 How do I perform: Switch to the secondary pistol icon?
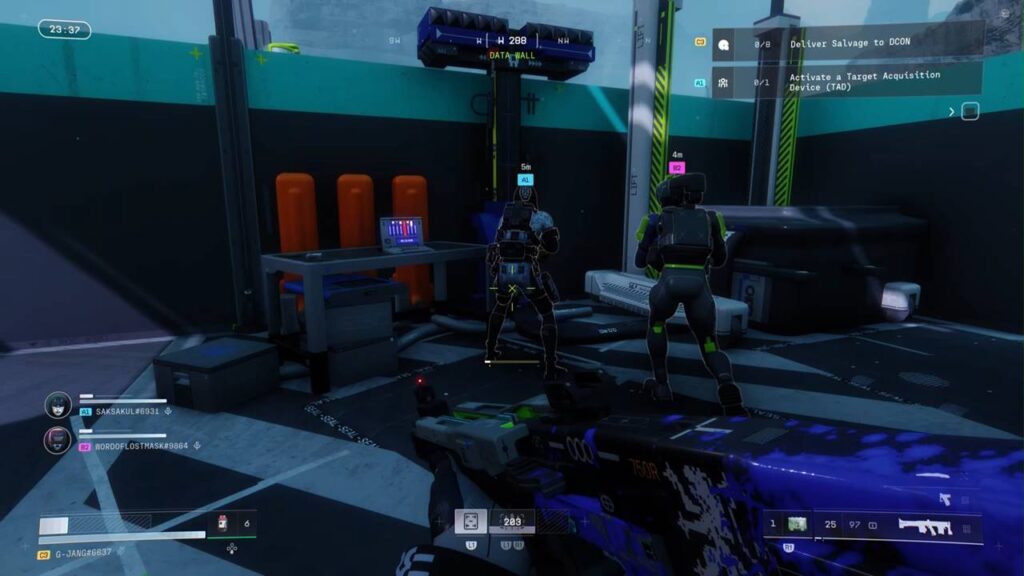click(944, 497)
